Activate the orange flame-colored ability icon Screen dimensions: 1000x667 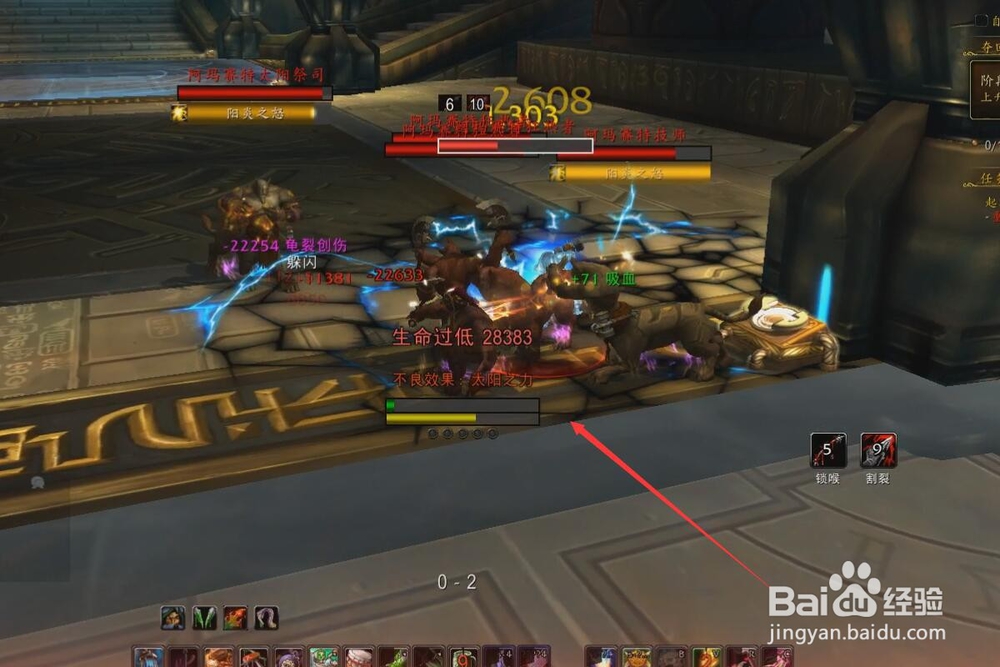point(236,618)
